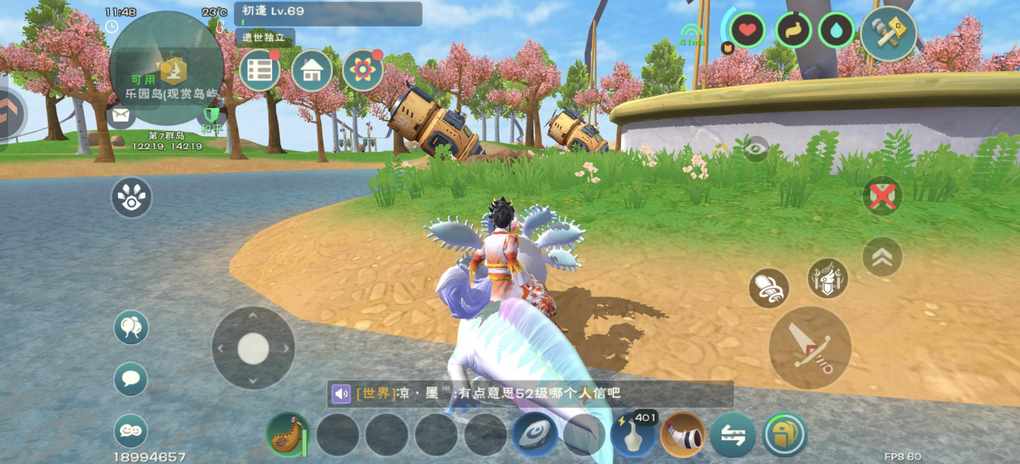
Task: Open the mail envelope icon
Action: 122,116
